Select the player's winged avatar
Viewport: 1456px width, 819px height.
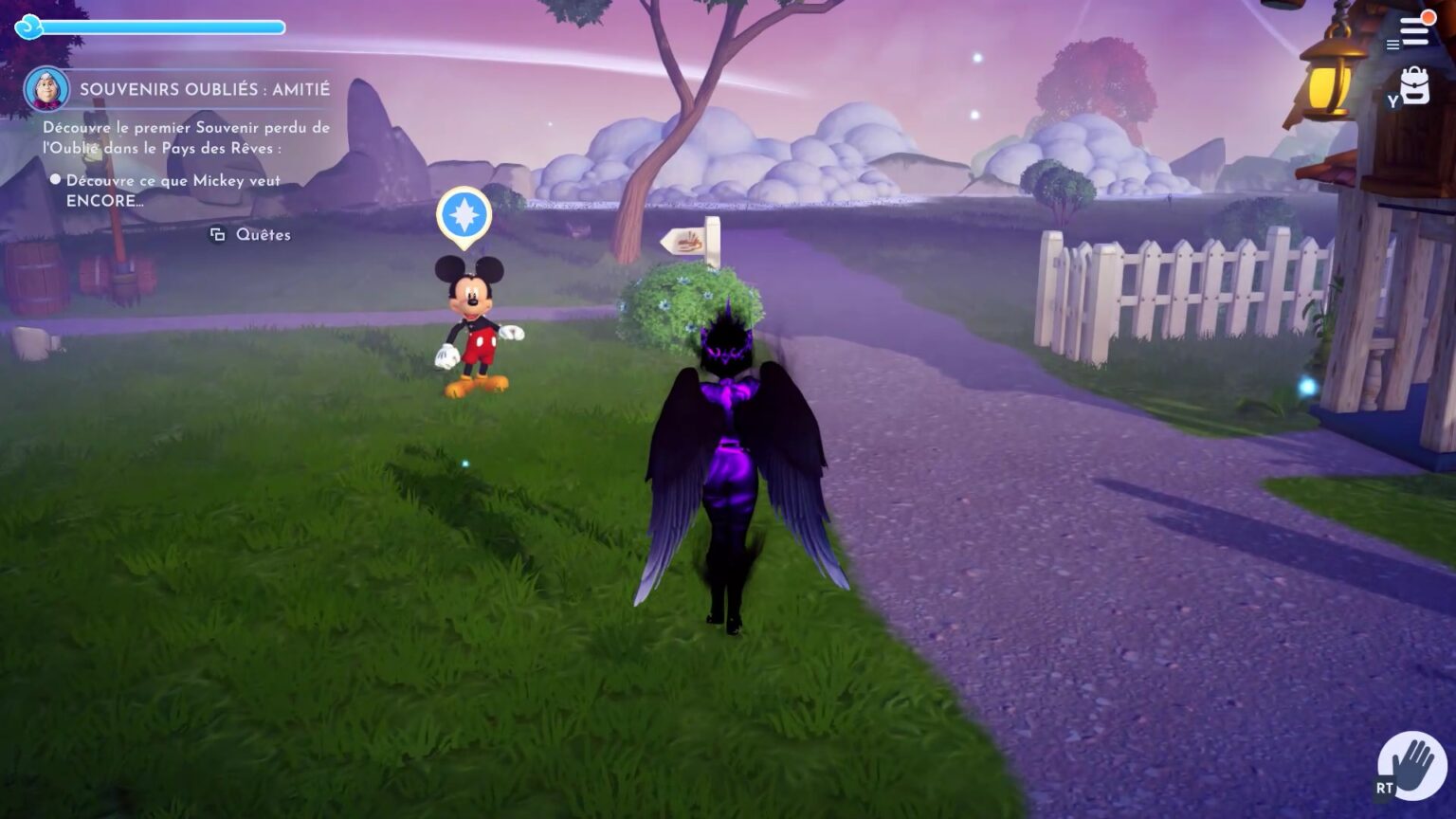(730, 455)
